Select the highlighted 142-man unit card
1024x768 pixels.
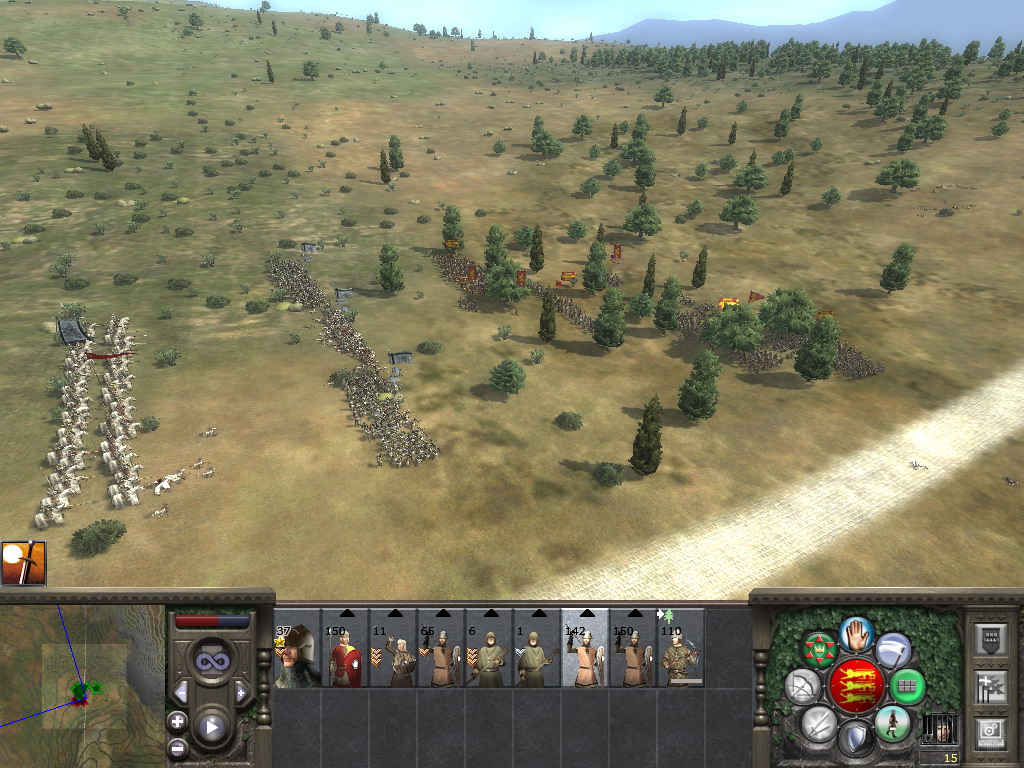(x=585, y=657)
